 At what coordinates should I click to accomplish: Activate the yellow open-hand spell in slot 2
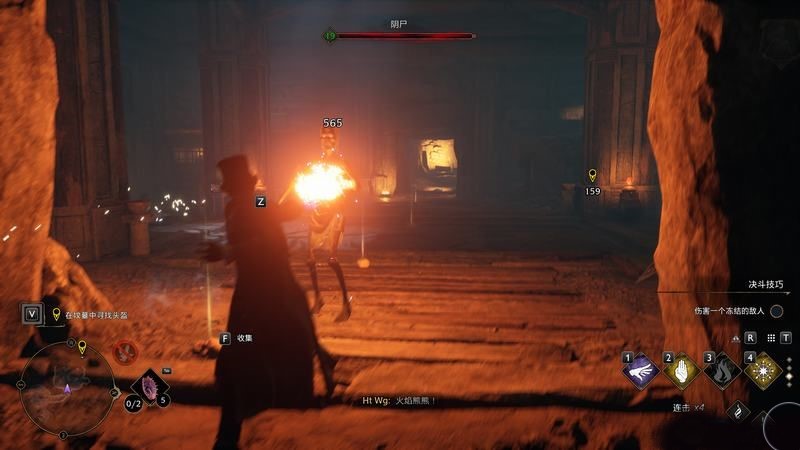tap(681, 371)
